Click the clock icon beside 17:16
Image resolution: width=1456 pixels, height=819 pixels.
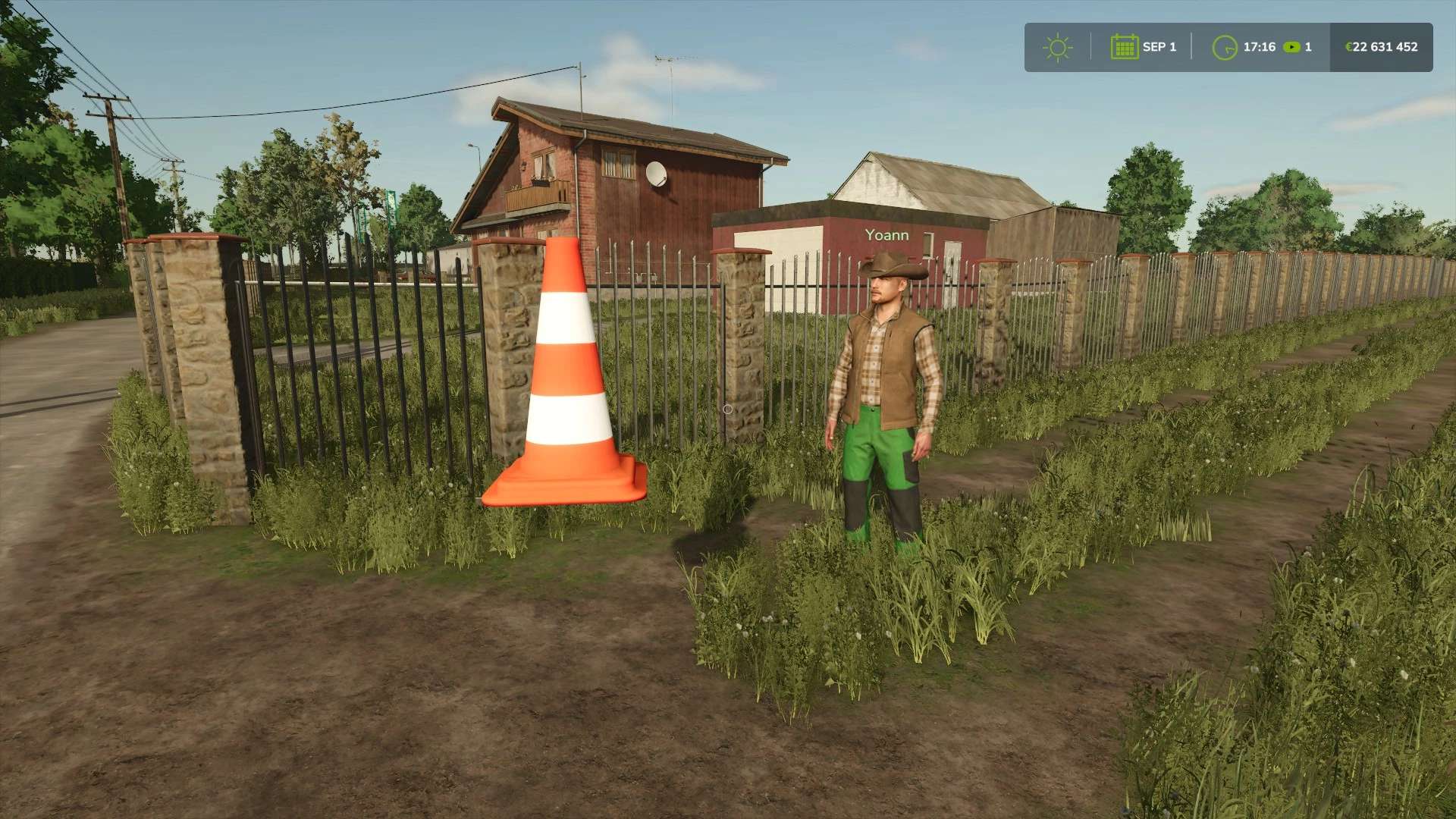click(1224, 48)
